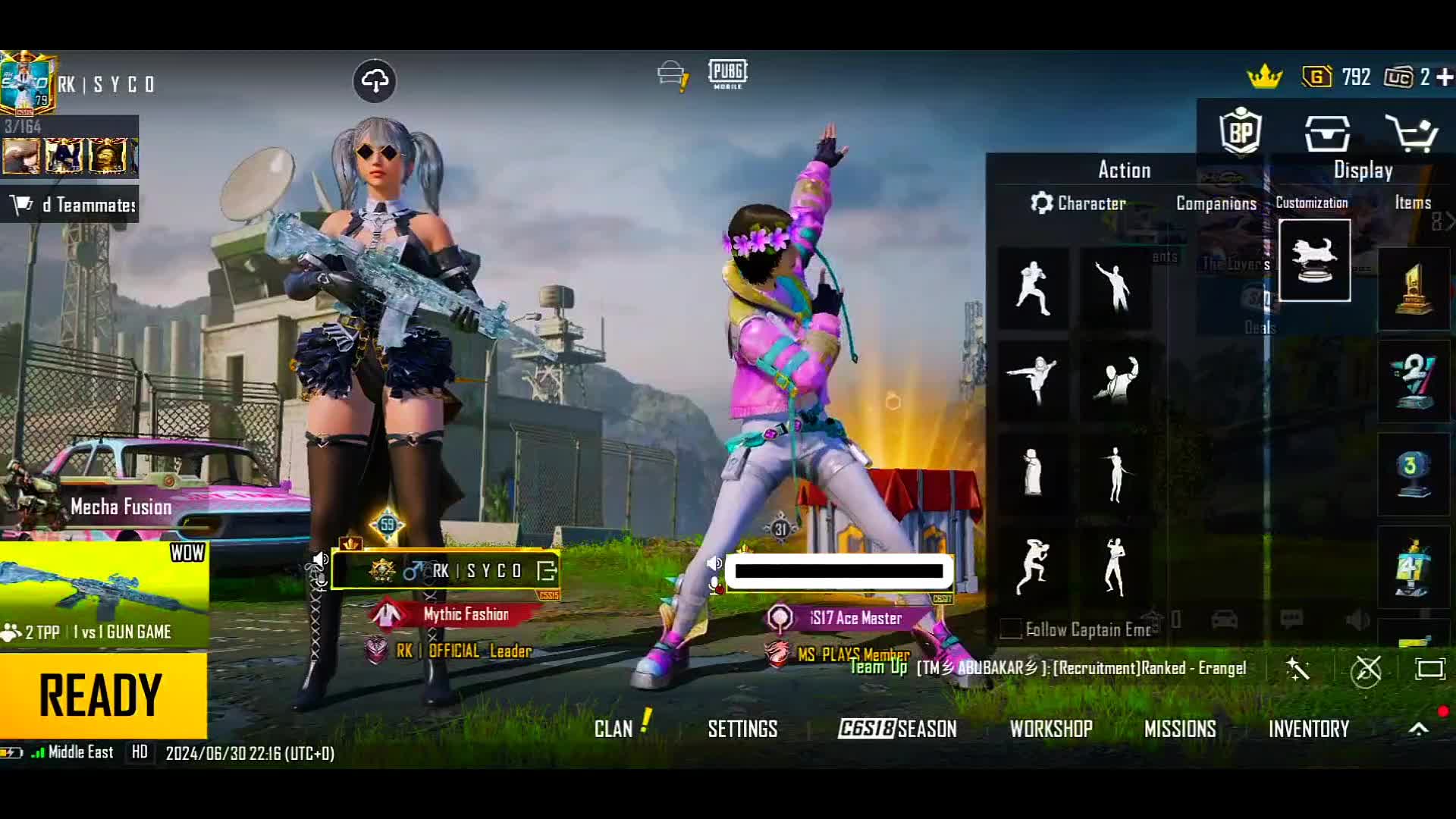This screenshot has height=819, width=1456.
Task: Open the CLAN menu
Action: coord(613,729)
